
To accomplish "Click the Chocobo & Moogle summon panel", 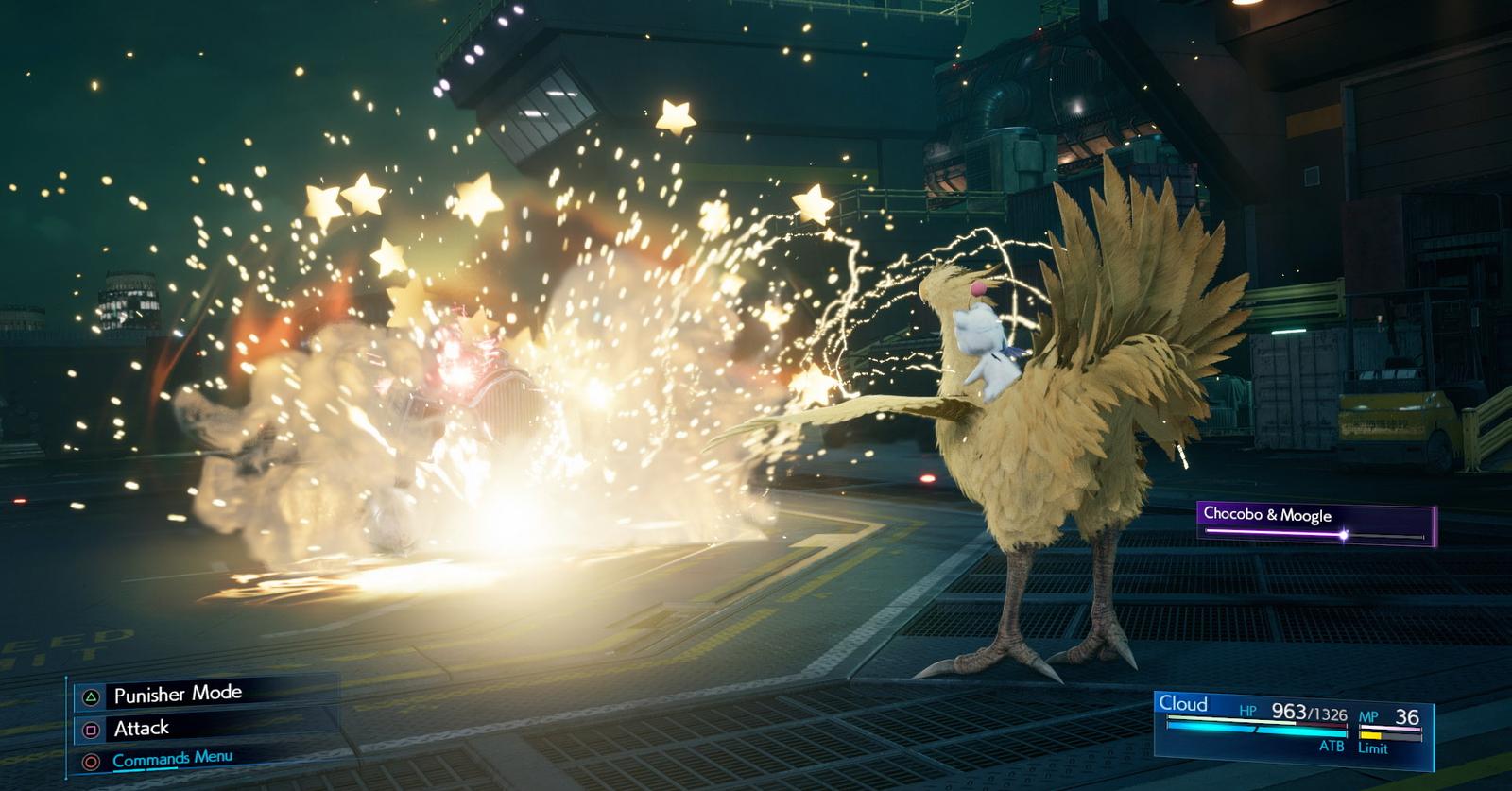I will 1315,524.
